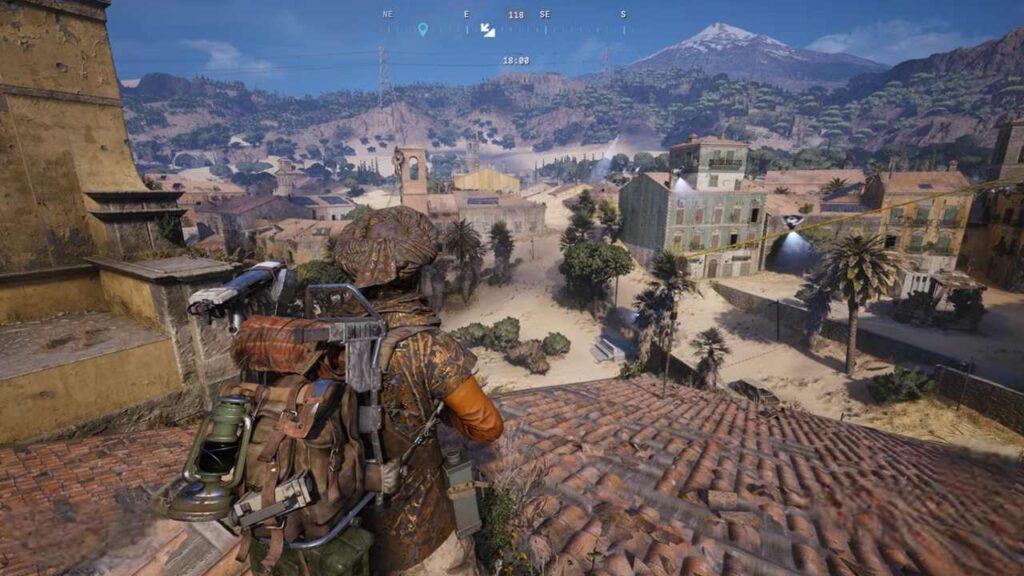Image resolution: width=1024 pixels, height=576 pixels.
Task: Select the white arrow marker on compass
Action: click(488, 30)
